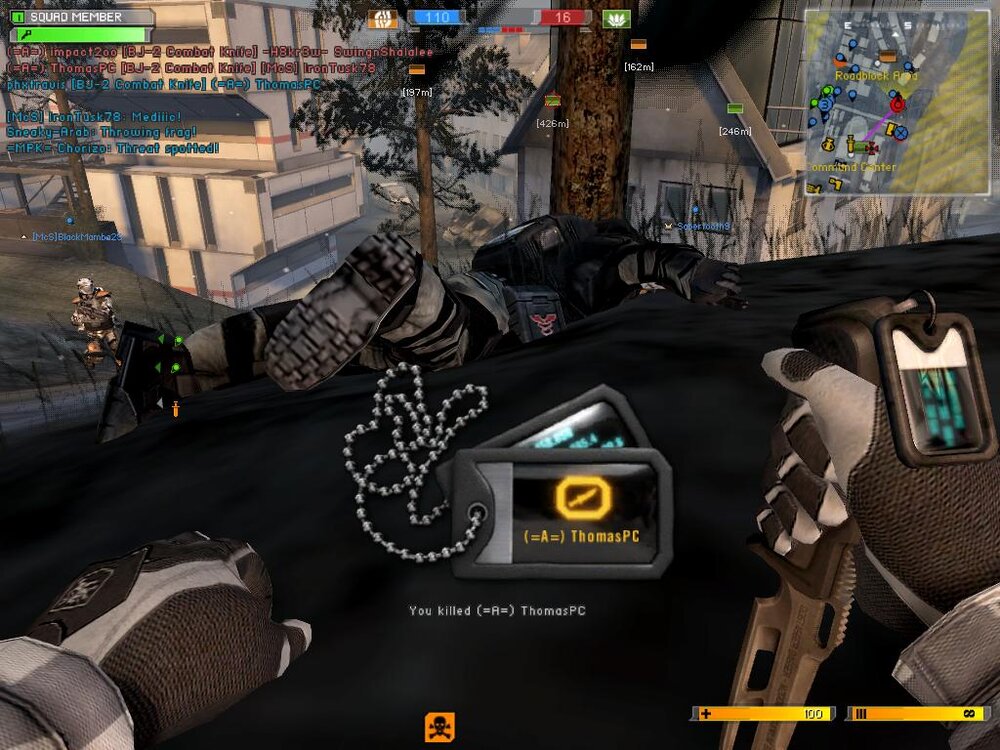Click the Roadblock Area label on minimap
Viewport: 1000px width, 750px height.
click(876, 75)
